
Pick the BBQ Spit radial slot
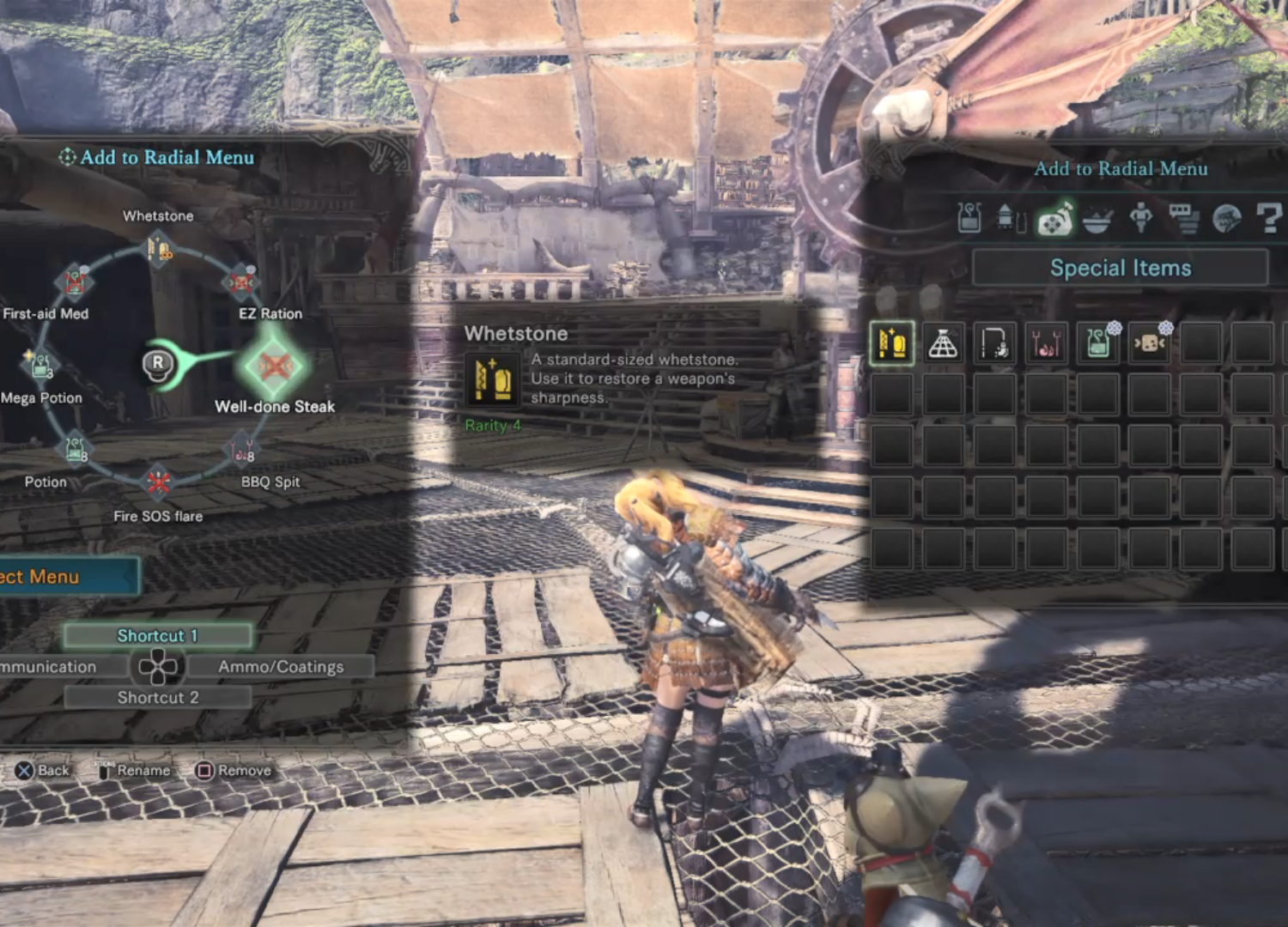click(x=242, y=449)
